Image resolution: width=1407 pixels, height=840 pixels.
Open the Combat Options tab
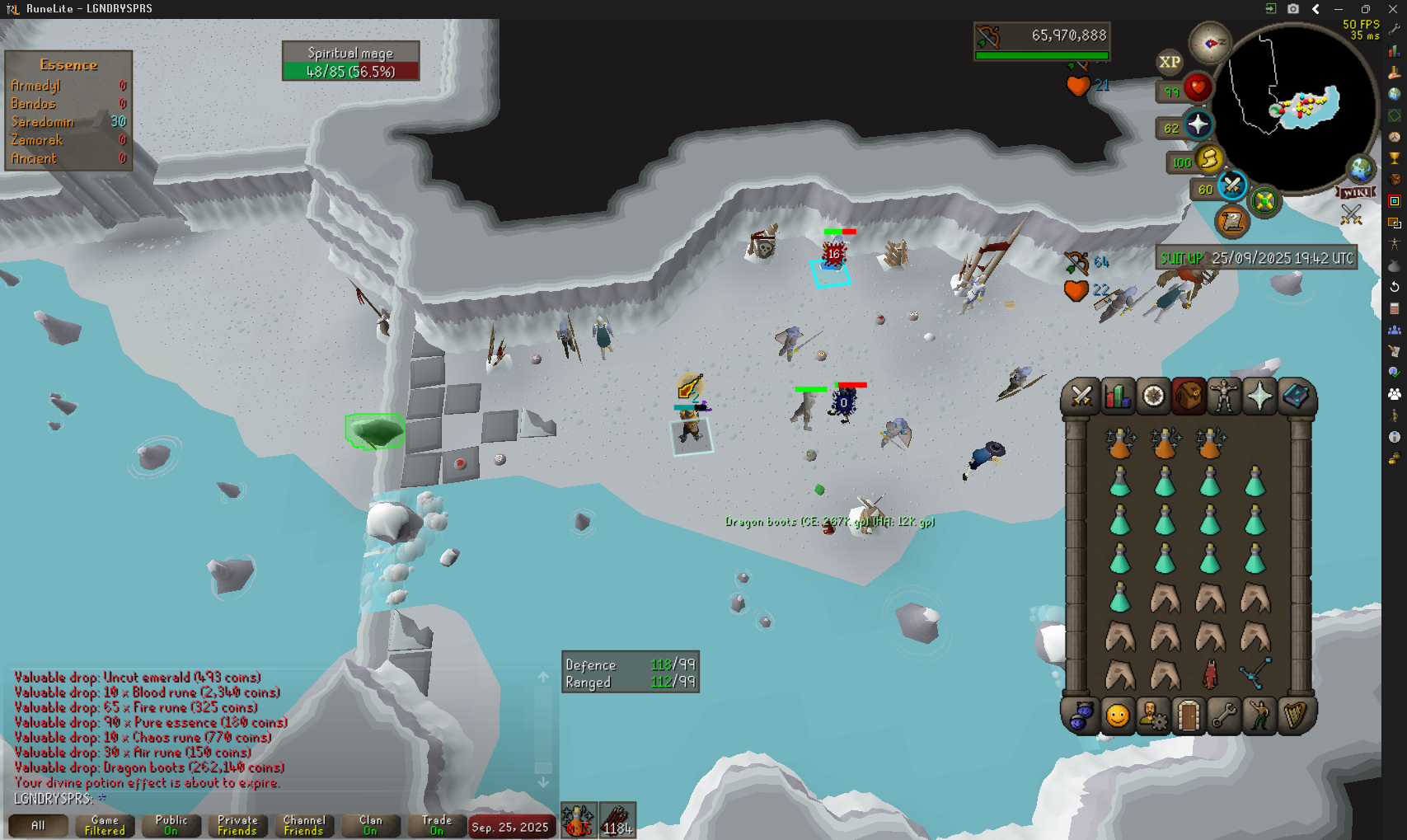(x=1081, y=397)
